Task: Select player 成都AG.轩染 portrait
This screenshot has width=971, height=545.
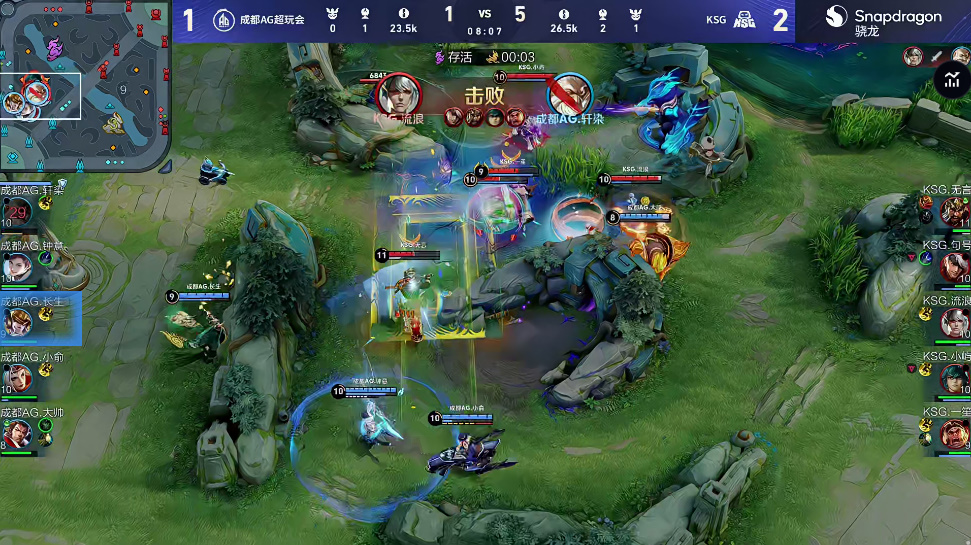Action: coord(17,212)
